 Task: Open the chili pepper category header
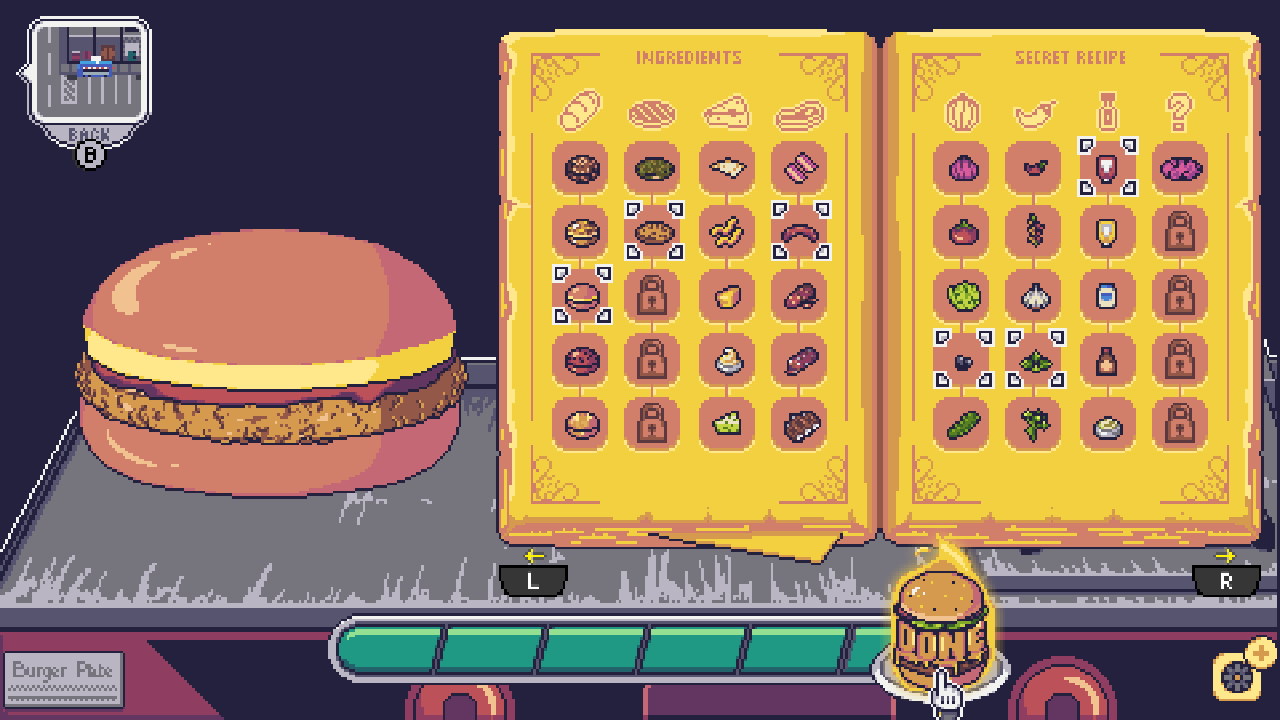tap(1035, 112)
